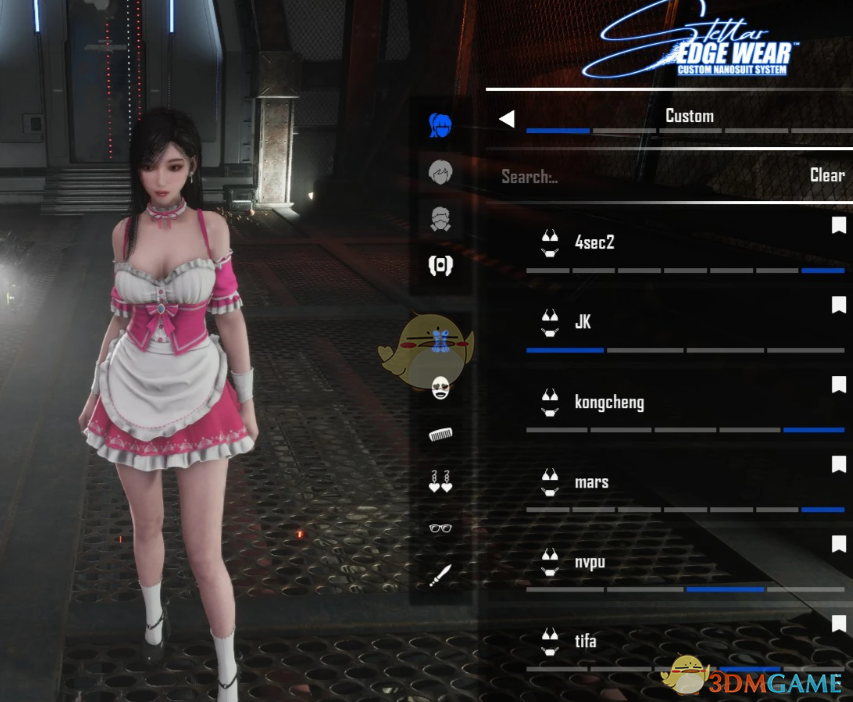This screenshot has height=702, width=853.
Task: Open the glasses category
Action: pos(440,527)
